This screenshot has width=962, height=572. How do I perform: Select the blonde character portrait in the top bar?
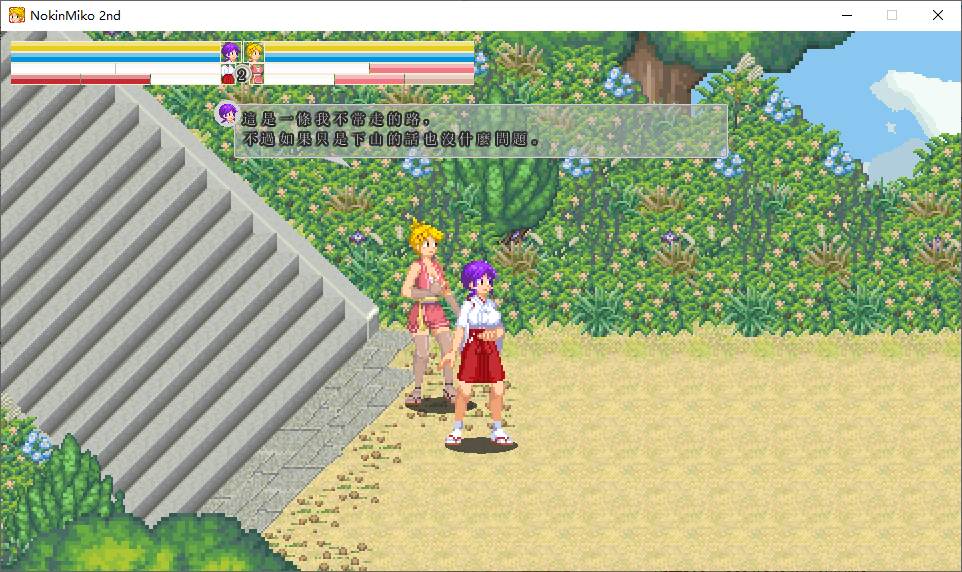[254, 52]
